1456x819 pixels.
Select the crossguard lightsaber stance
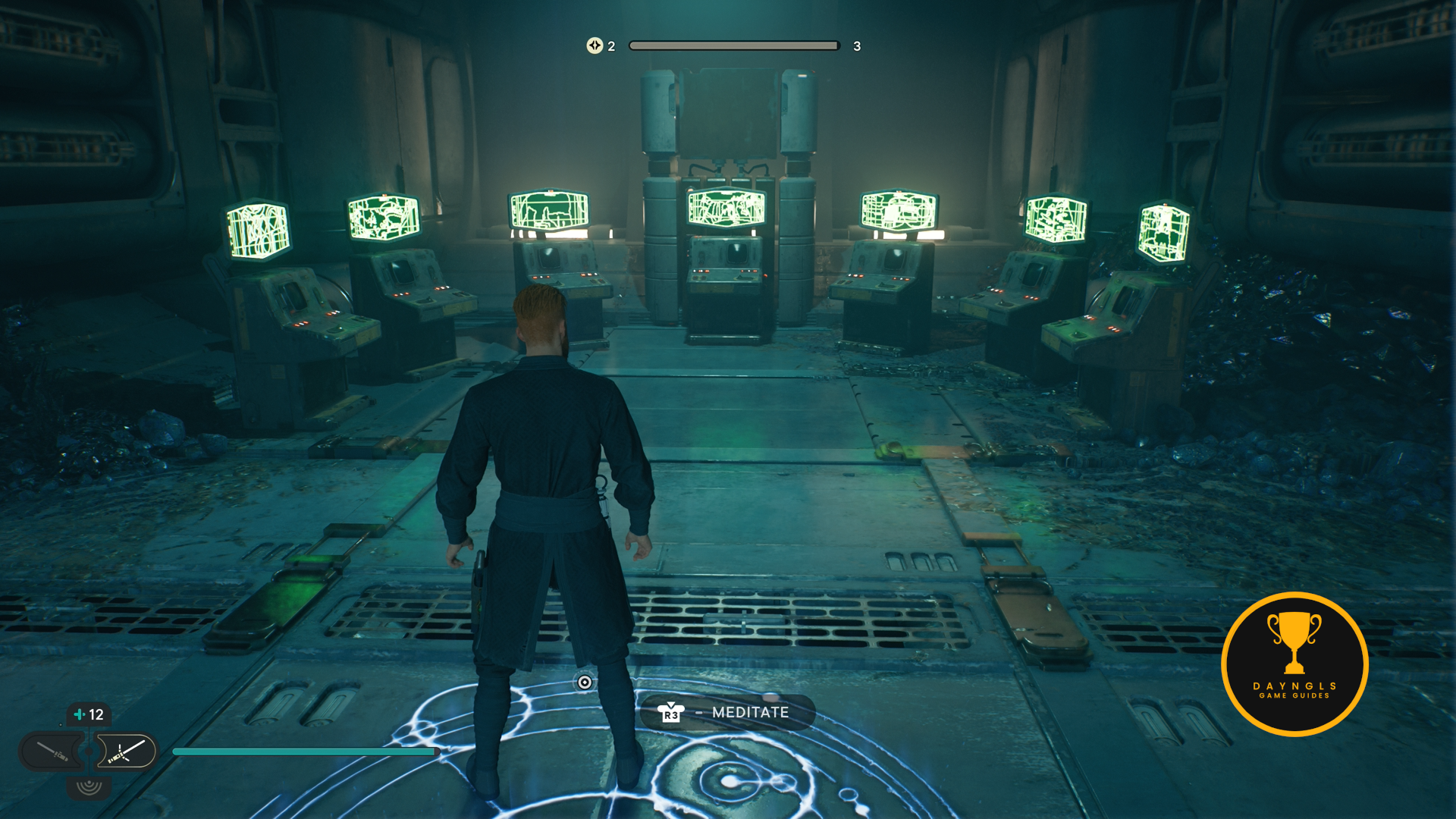tap(126, 752)
